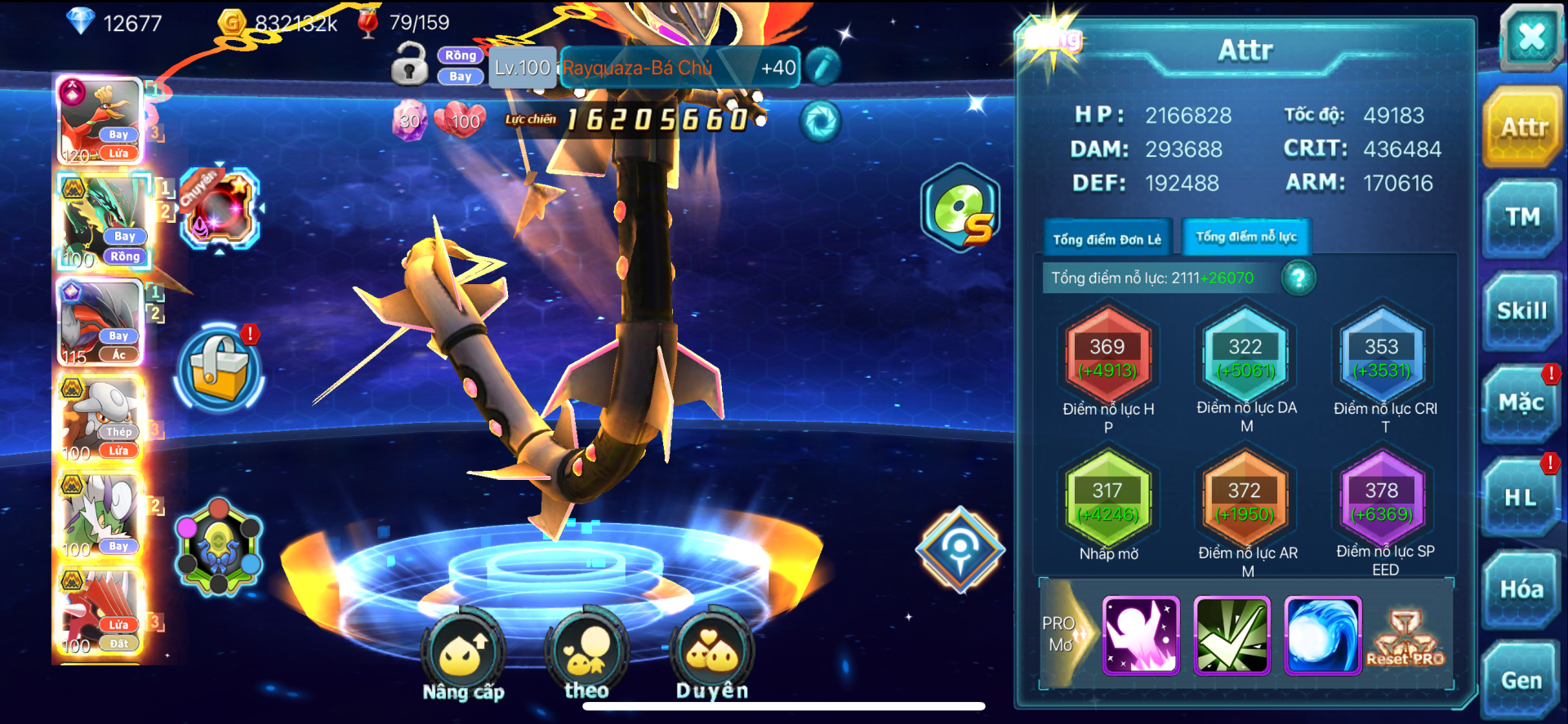Screen dimensions: 1568x724
Task: Switch to the TM side tab
Action: point(1522,217)
